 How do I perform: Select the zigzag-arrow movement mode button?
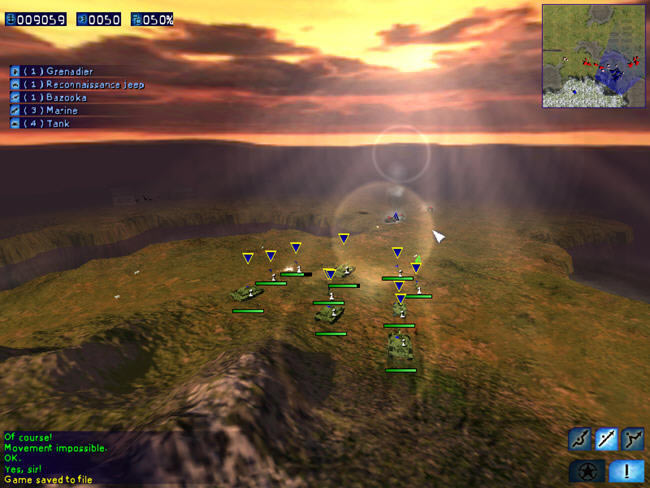[x=632, y=438]
